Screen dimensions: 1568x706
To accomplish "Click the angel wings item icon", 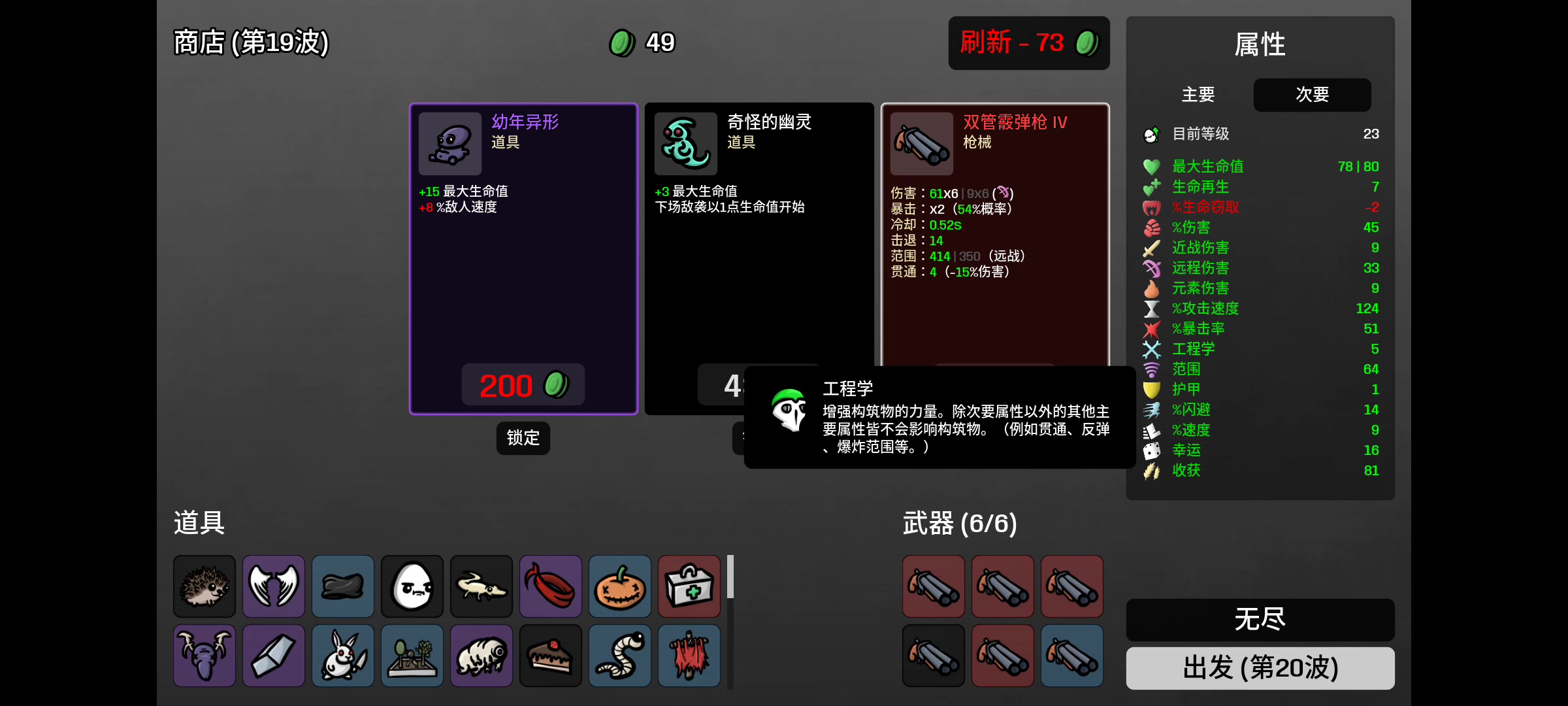I will point(273,586).
